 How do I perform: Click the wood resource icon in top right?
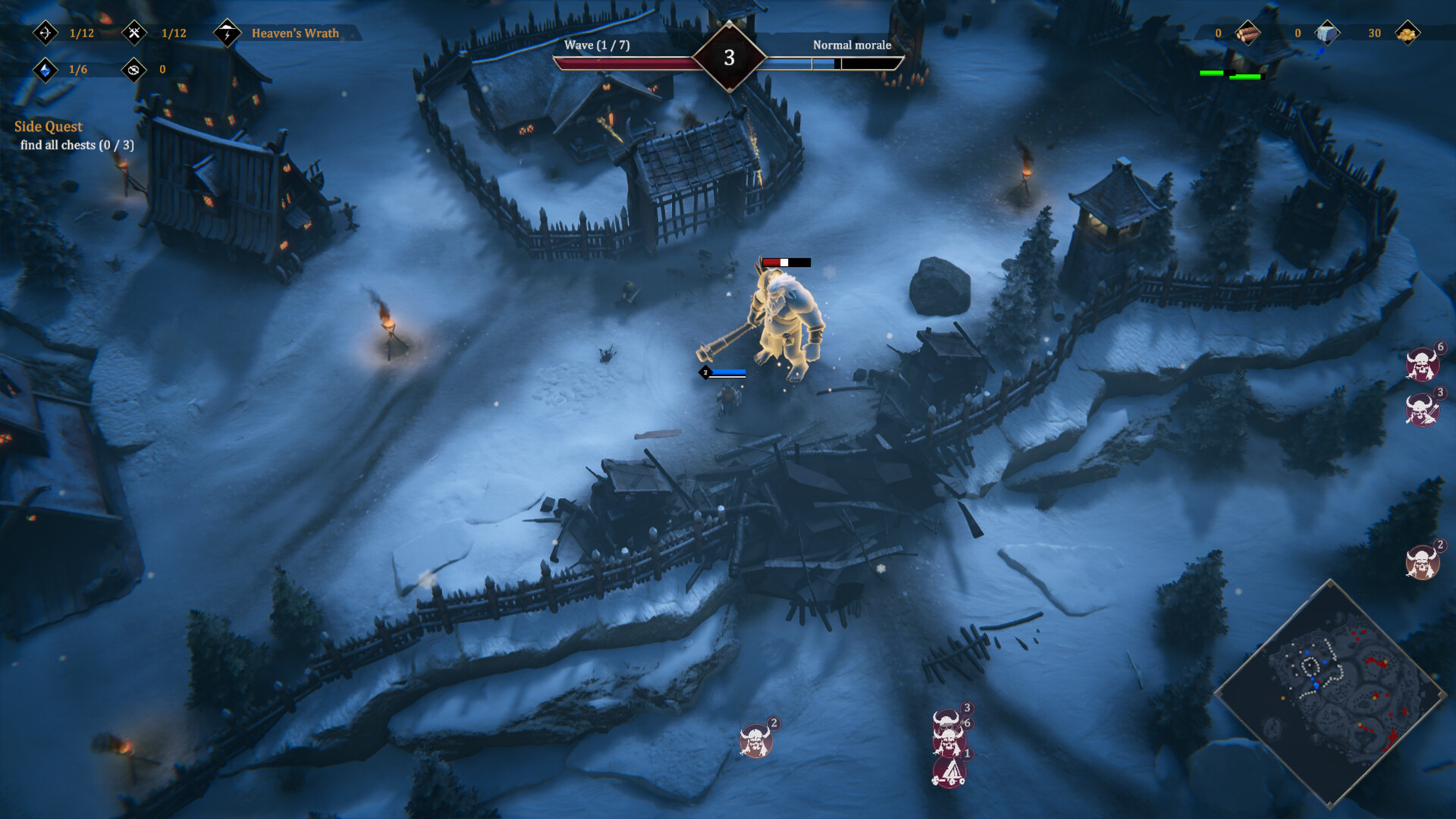(x=1248, y=33)
